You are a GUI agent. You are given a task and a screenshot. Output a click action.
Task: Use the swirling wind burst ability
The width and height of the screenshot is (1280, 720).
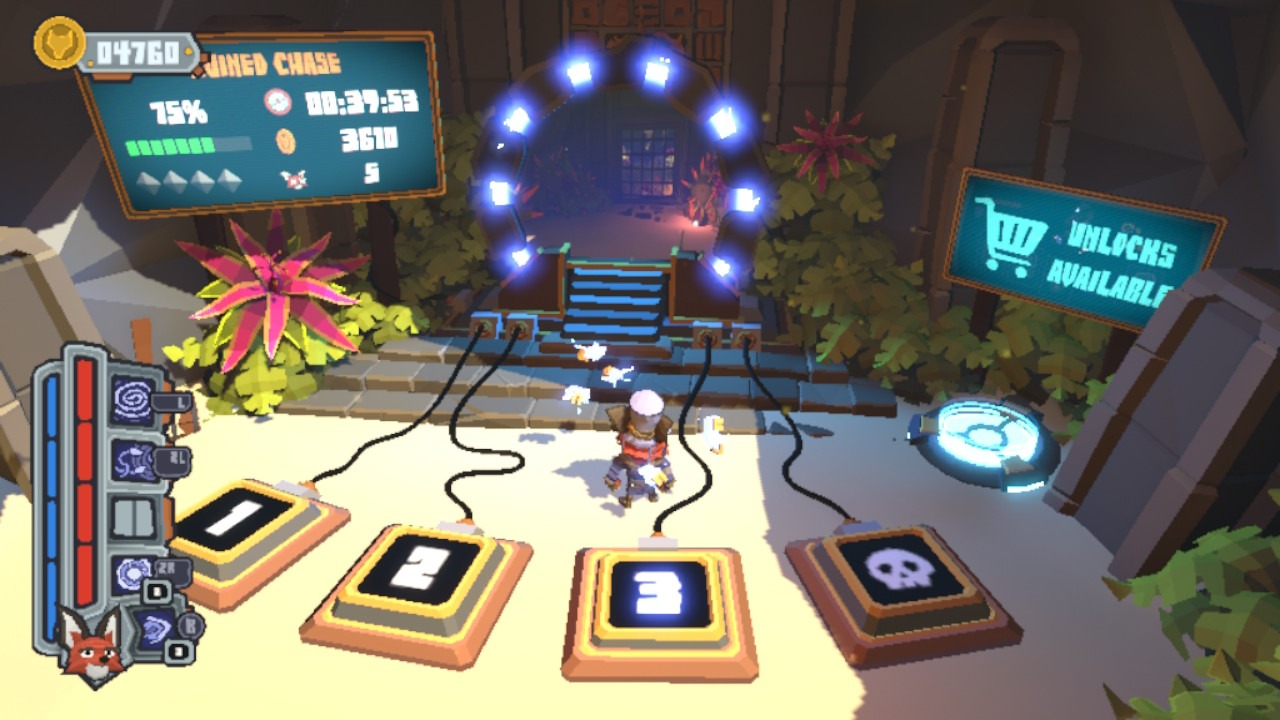click(133, 461)
